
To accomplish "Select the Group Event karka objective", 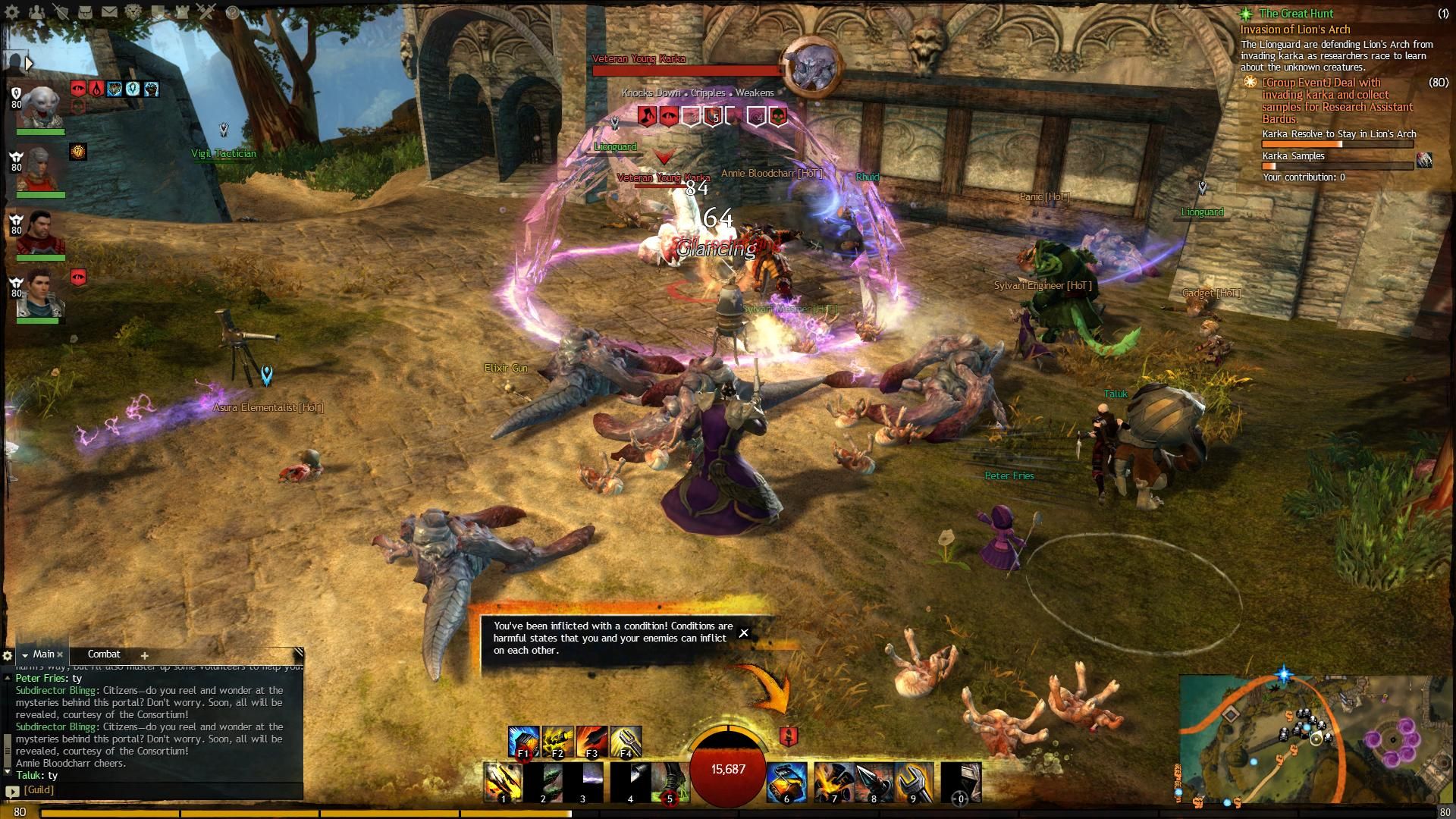I will point(1336,100).
